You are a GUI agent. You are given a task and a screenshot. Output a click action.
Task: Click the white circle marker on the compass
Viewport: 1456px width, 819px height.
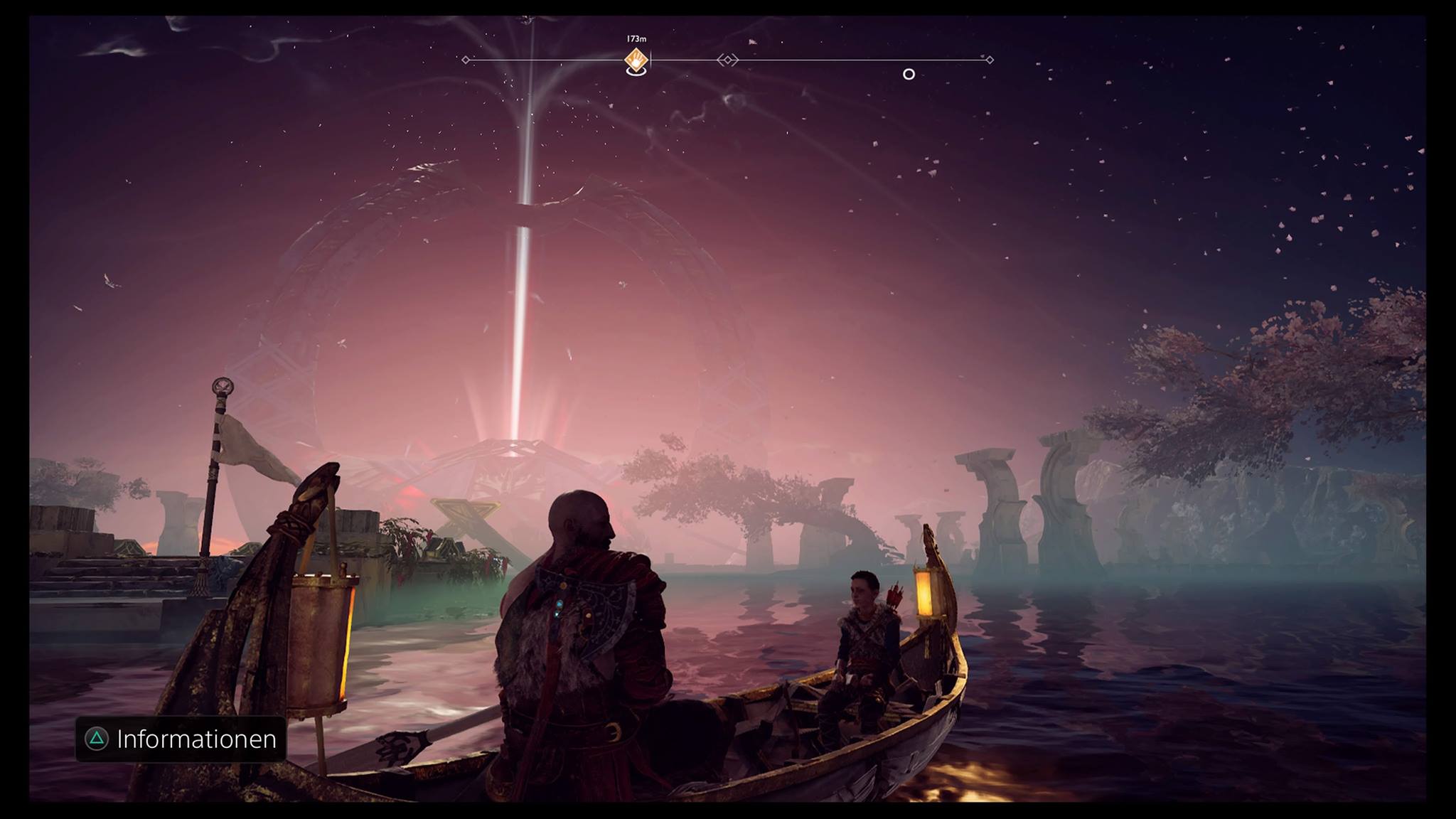pos(908,74)
